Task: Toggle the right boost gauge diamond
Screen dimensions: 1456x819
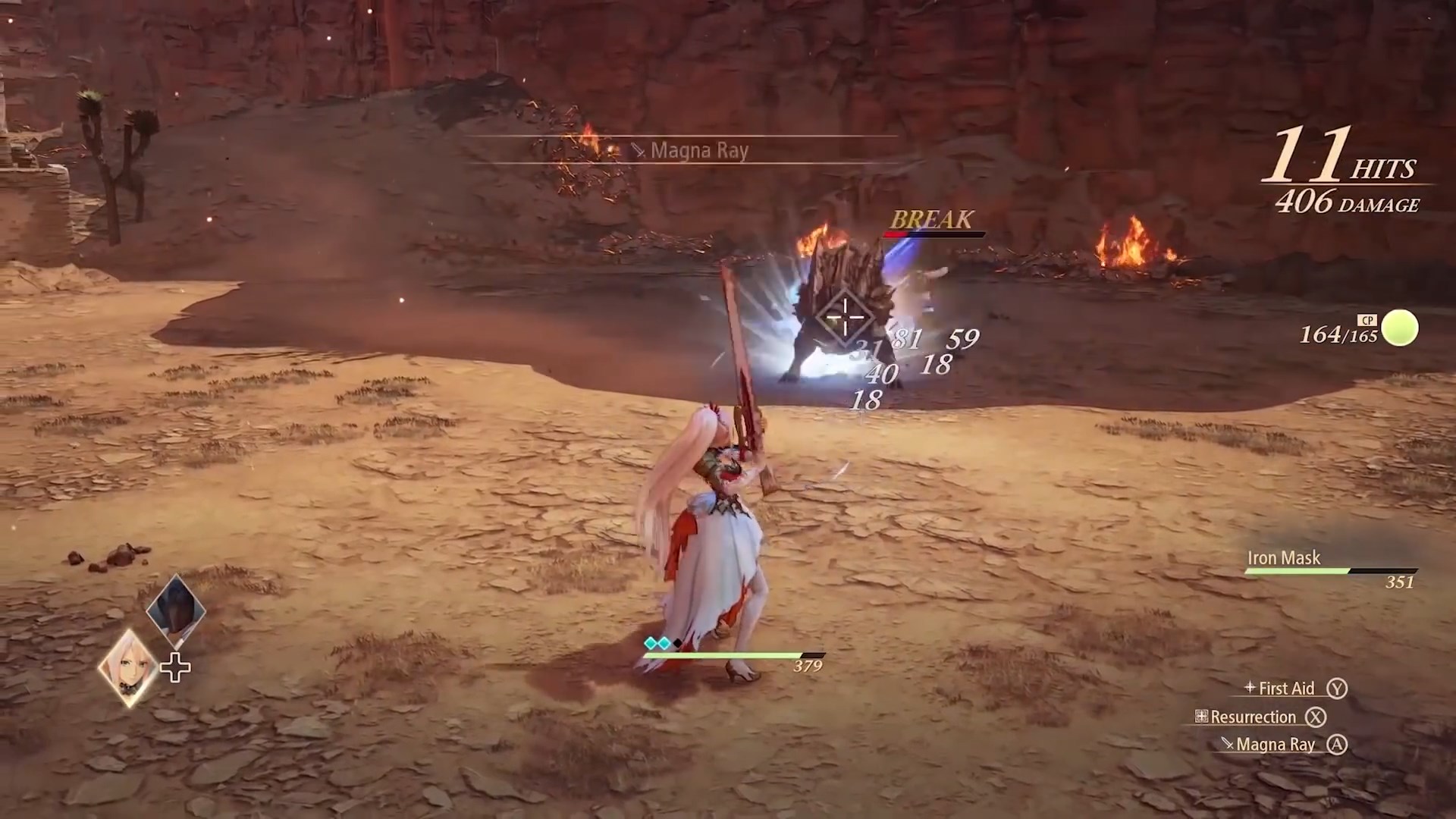Action: tap(665, 642)
